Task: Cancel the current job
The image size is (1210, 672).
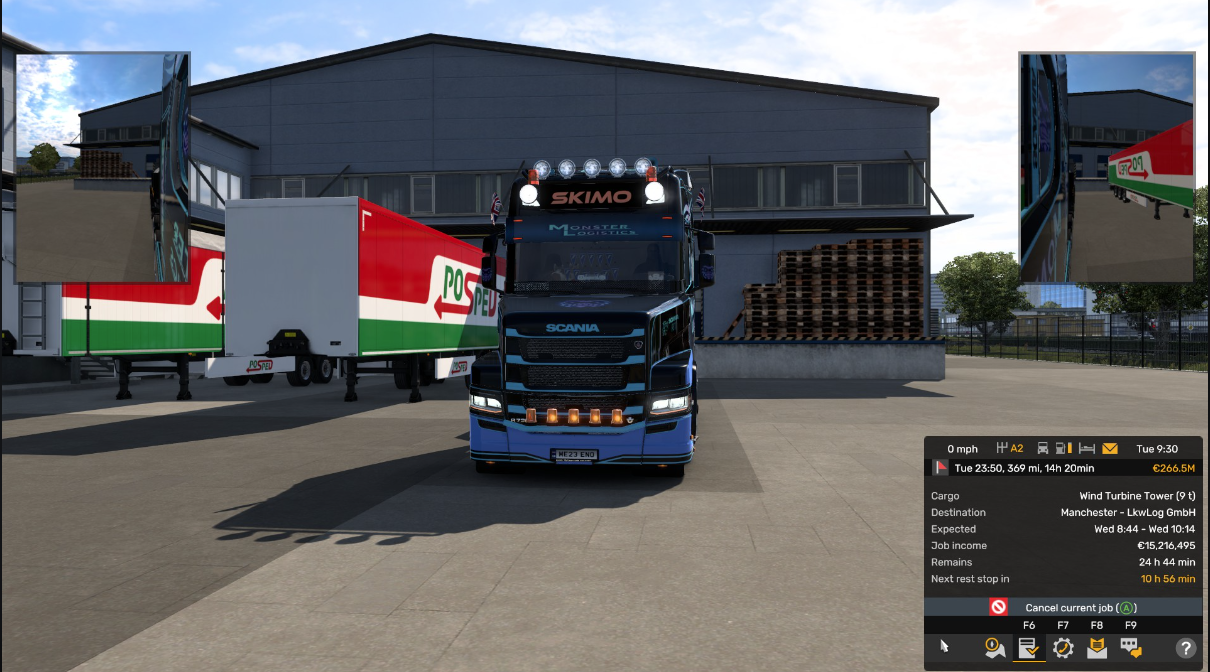Action: click(1064, 607)
